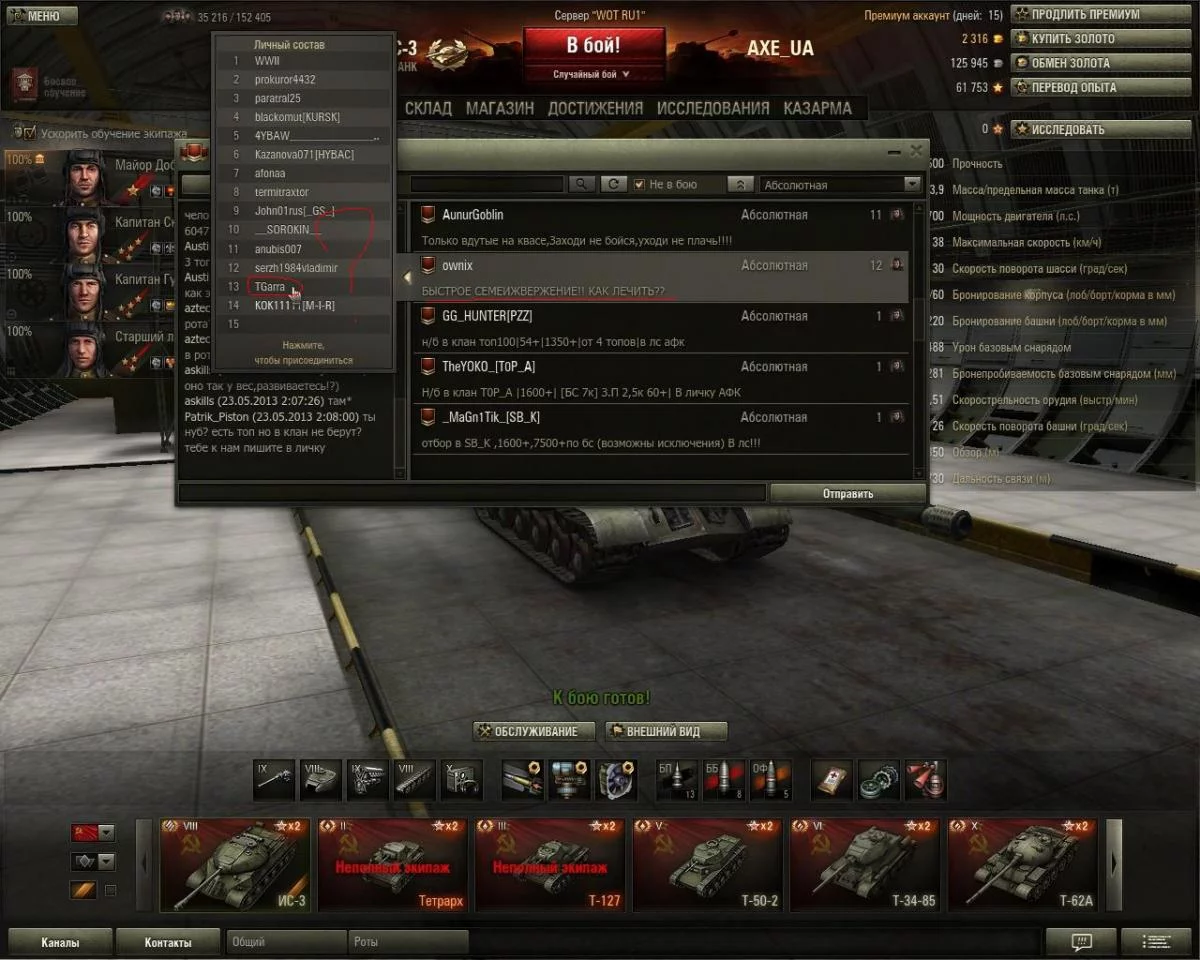1200x960 pixels.
Task: Choose the Т-62А tank slot
Action: [1022, 865]
